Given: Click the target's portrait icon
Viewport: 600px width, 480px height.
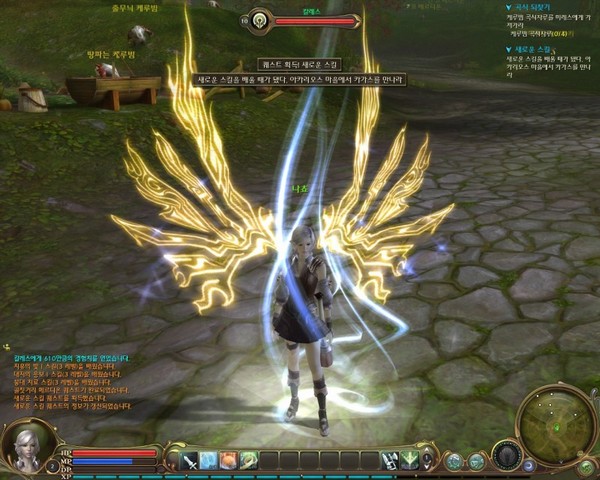Looking at the screenshot, I should click(x=262, y=19).
